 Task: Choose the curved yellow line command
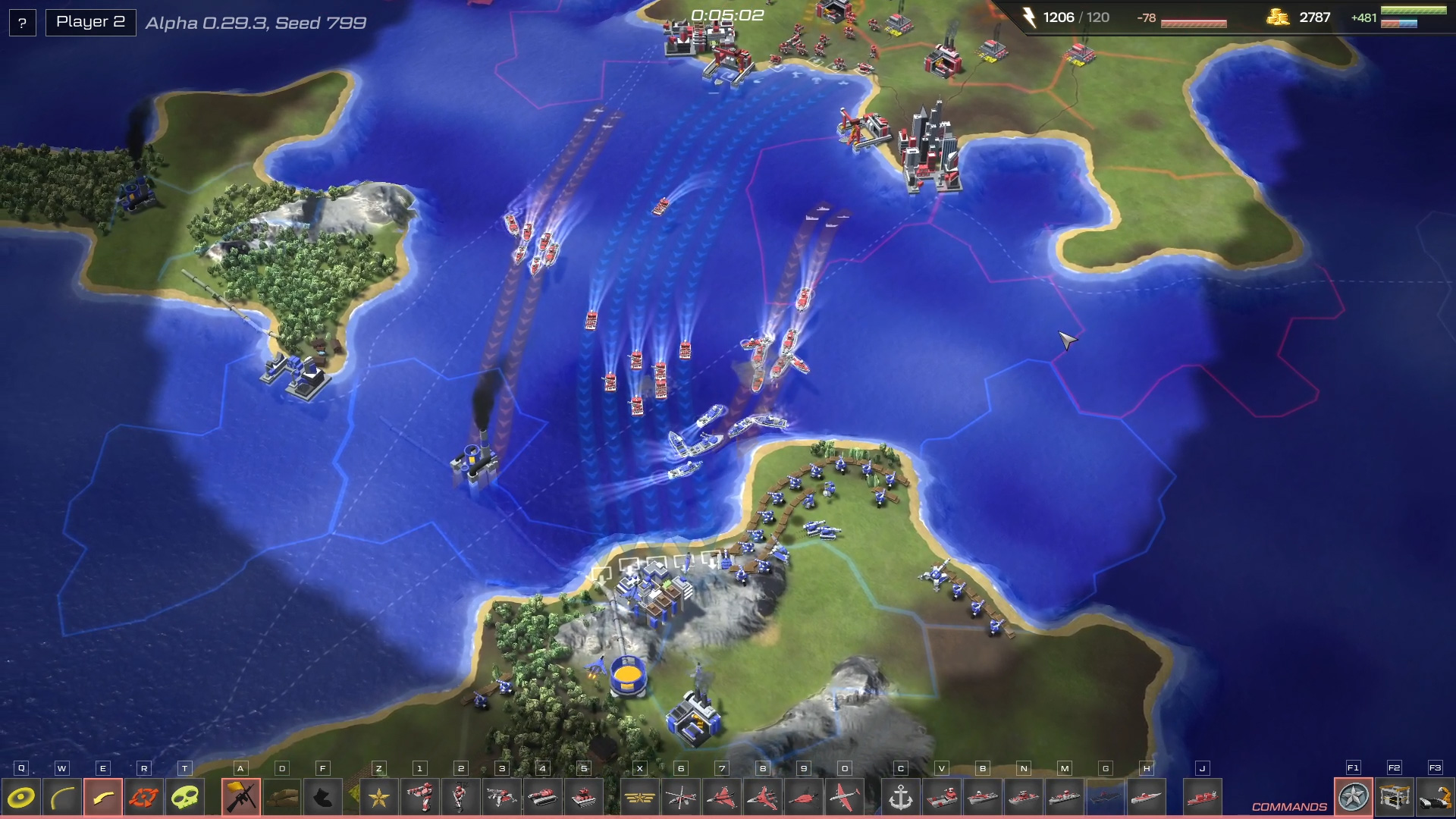62,798
